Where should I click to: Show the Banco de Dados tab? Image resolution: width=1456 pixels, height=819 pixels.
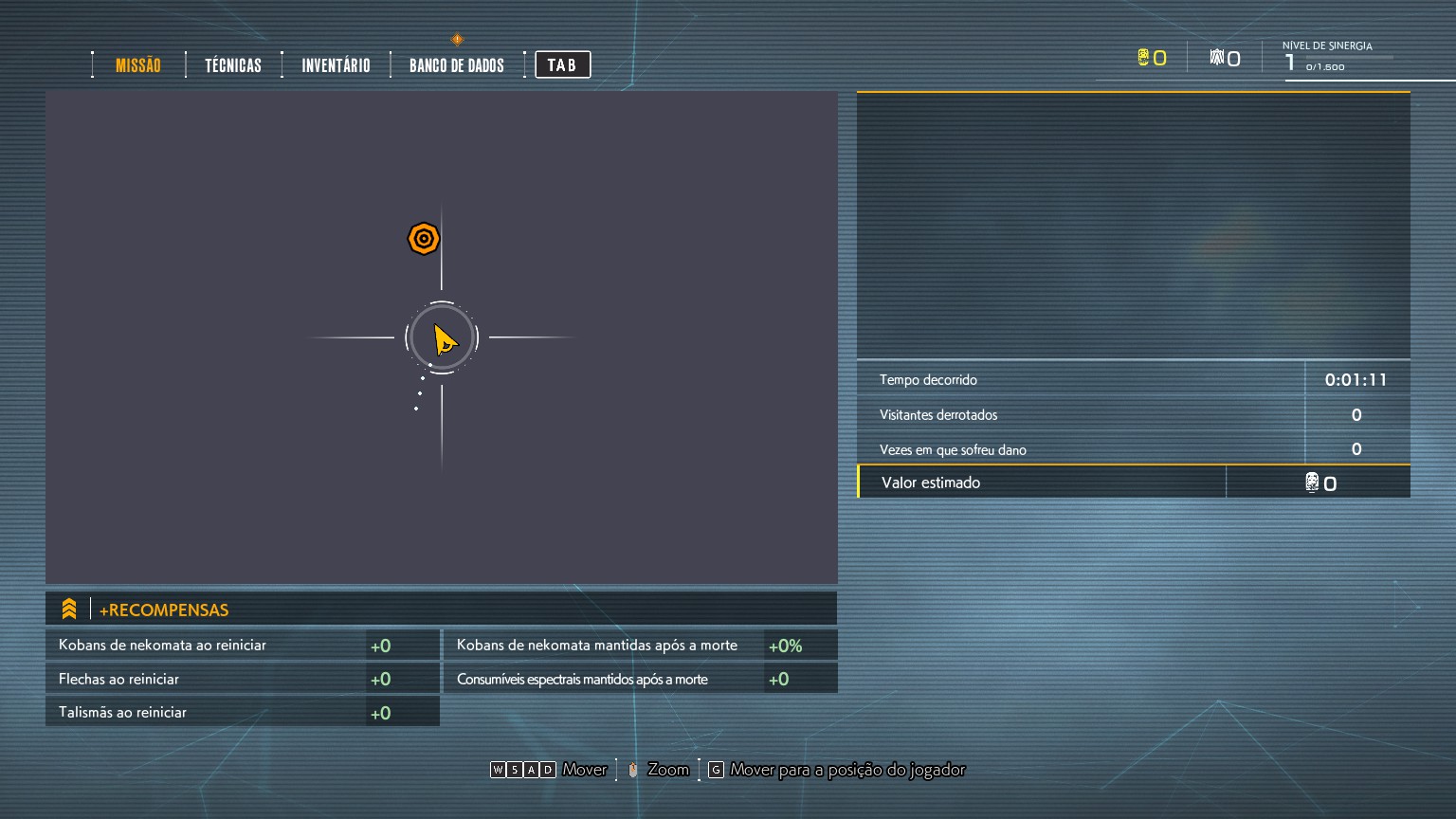(x=457, y=65)
